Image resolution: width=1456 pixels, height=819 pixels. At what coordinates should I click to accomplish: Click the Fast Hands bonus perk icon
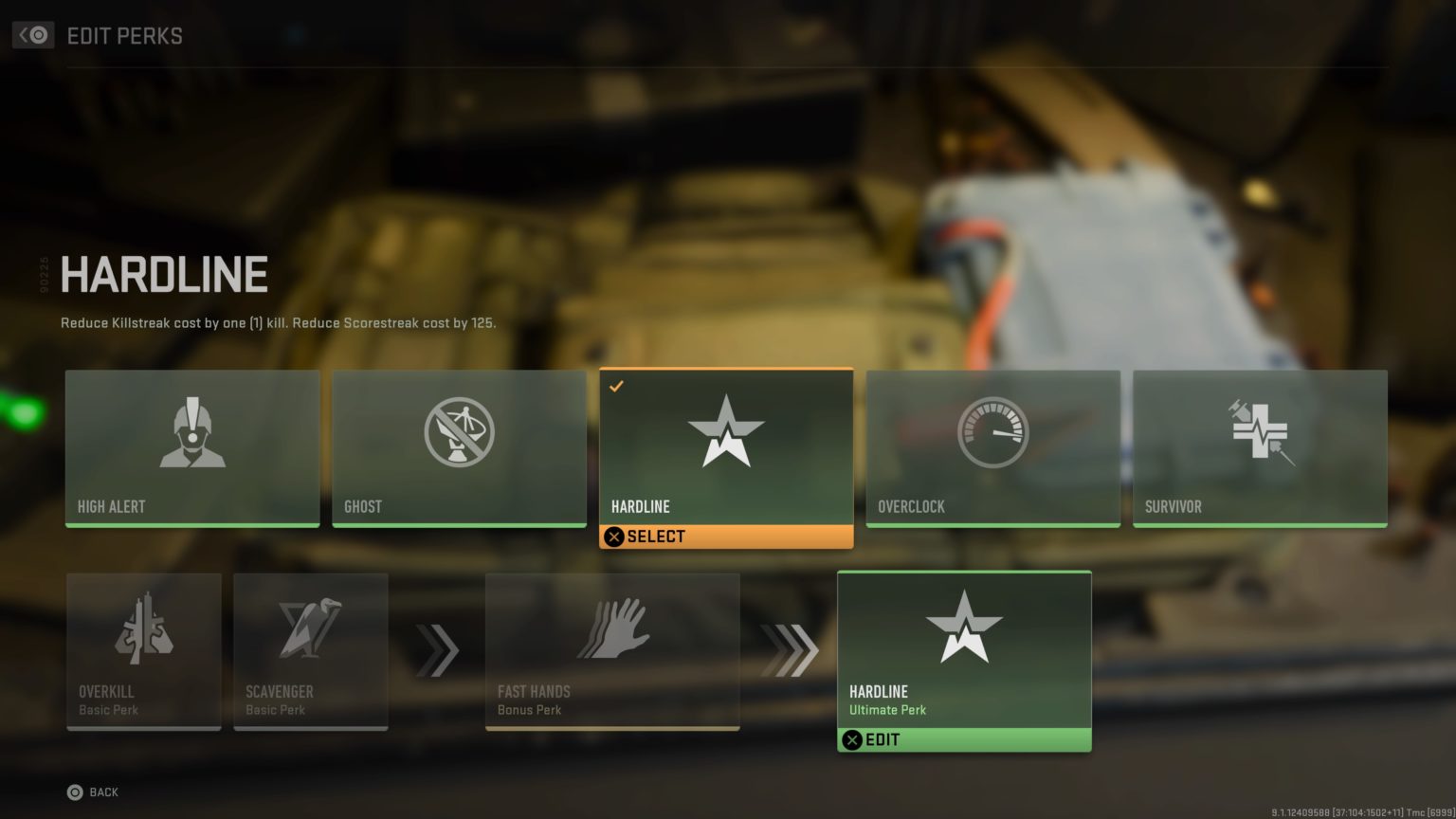tap(612, 628)
